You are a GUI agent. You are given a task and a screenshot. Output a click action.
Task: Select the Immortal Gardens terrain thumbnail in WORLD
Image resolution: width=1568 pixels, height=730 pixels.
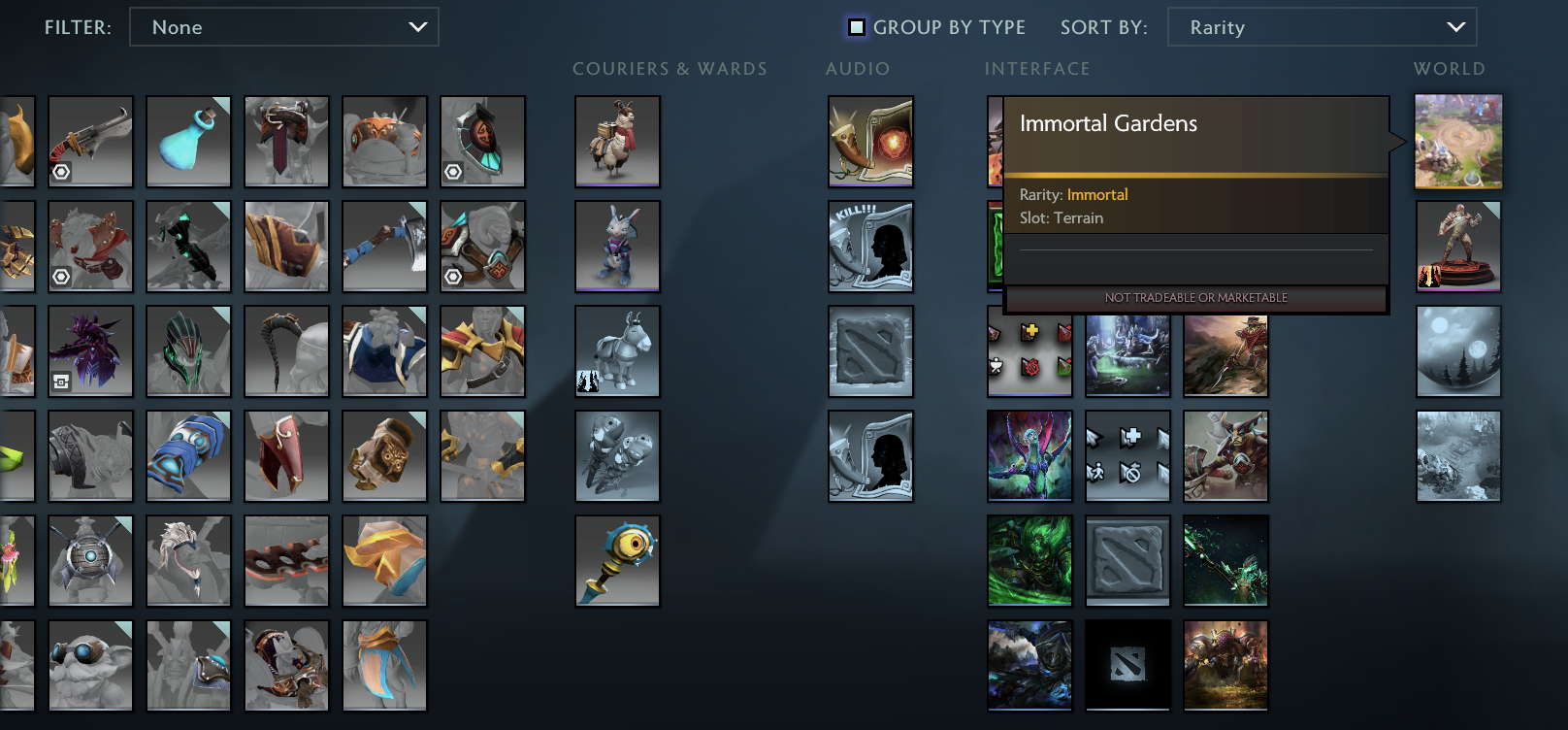[x=1458, y=141]
